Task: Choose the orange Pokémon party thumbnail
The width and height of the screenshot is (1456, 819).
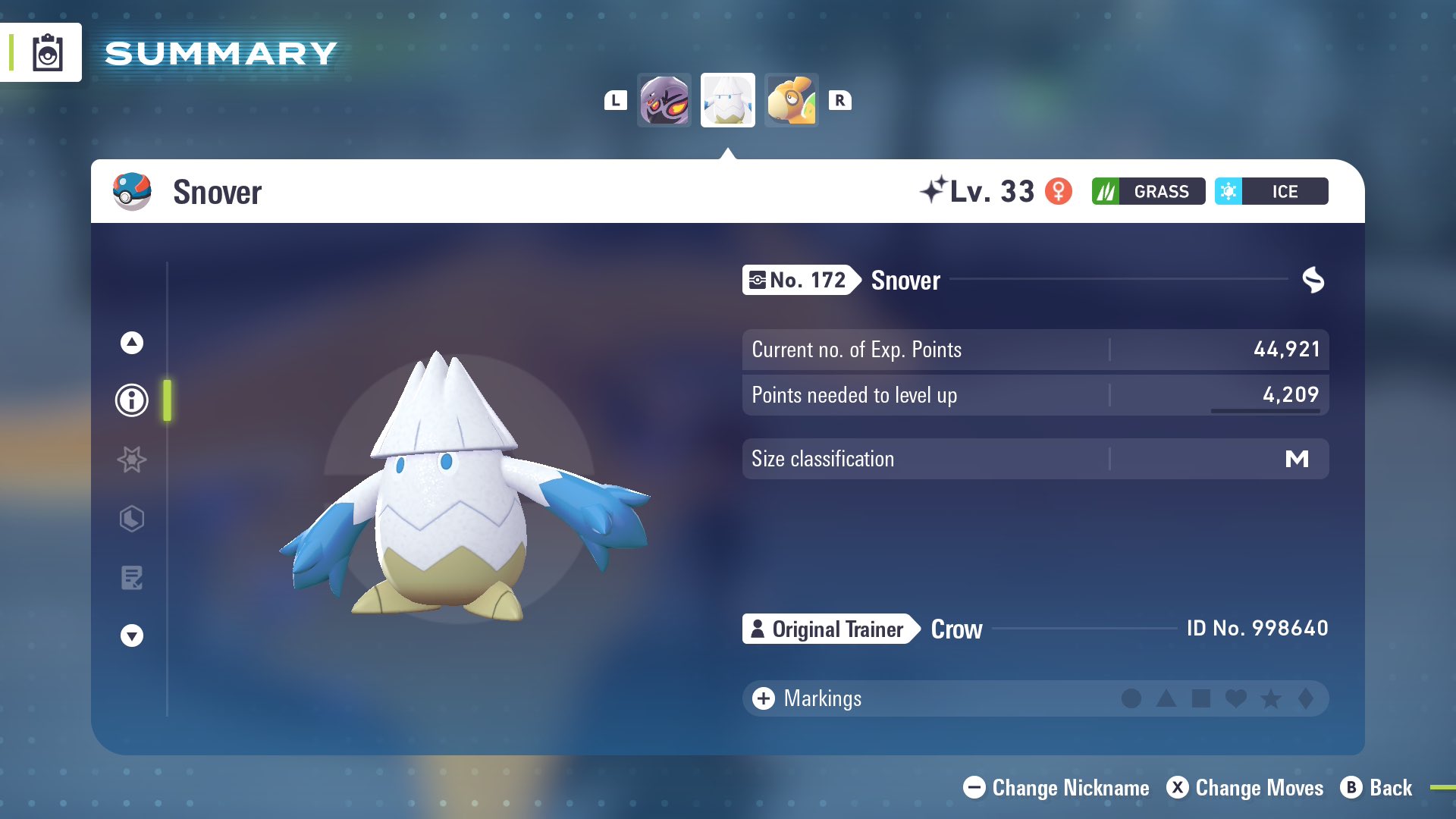Action: tap(791, 100)
